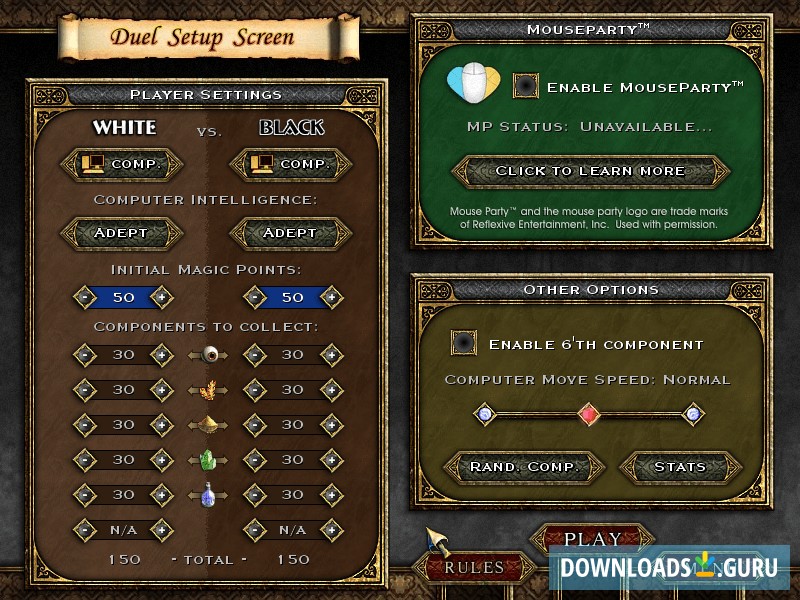Screen dimensions: 800x600
Task: Increase White's green gem component count
Action: coord(160,460)
